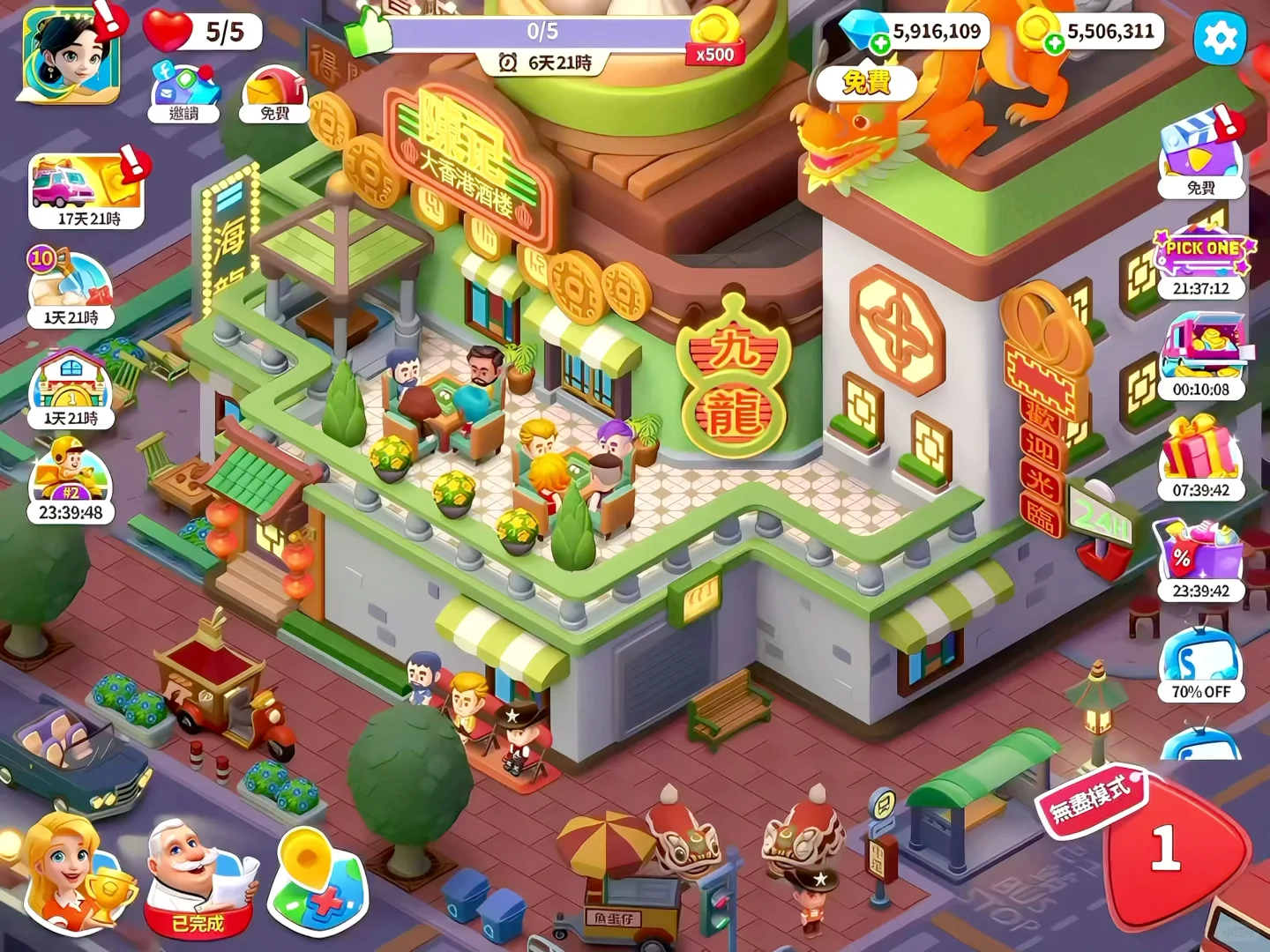The width and height of the screenshot is (1270, 952).
Task: Open the blue gear settings menu
Action: pyautogui.click(x=1221, y=38)
